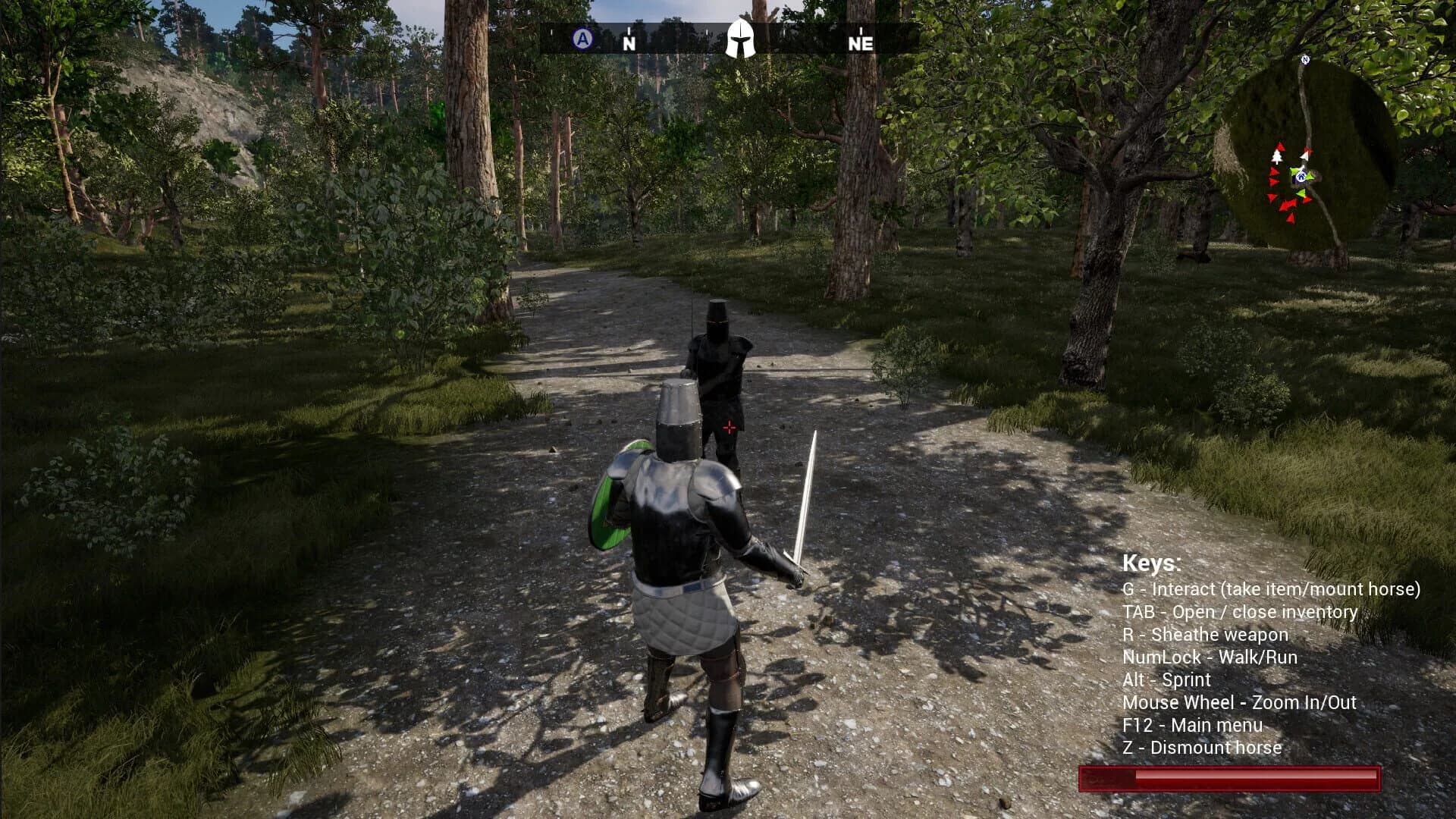1456x819 pixels.
Task: Click the red crosshair on the black knight
Action: 730,428
